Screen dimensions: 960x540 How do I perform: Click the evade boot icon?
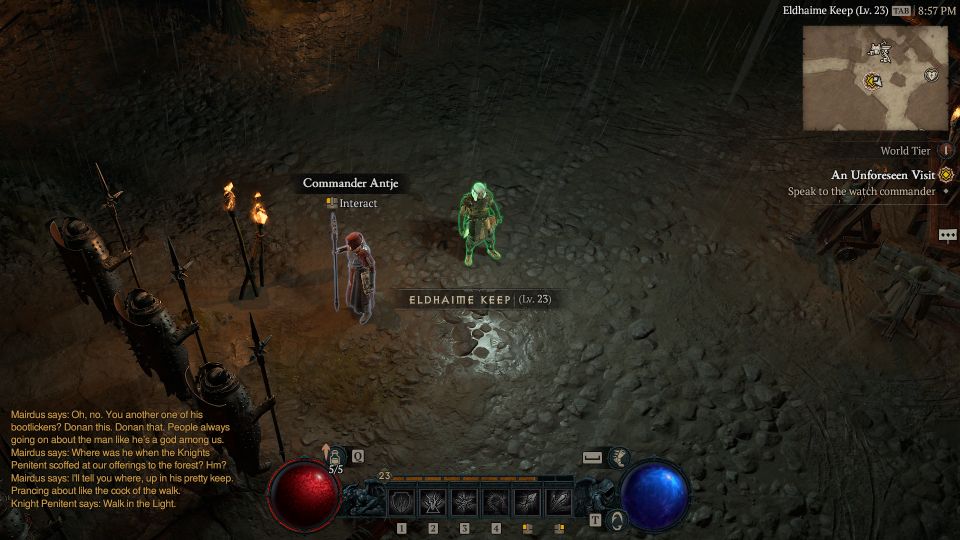(x=619, y=458)
